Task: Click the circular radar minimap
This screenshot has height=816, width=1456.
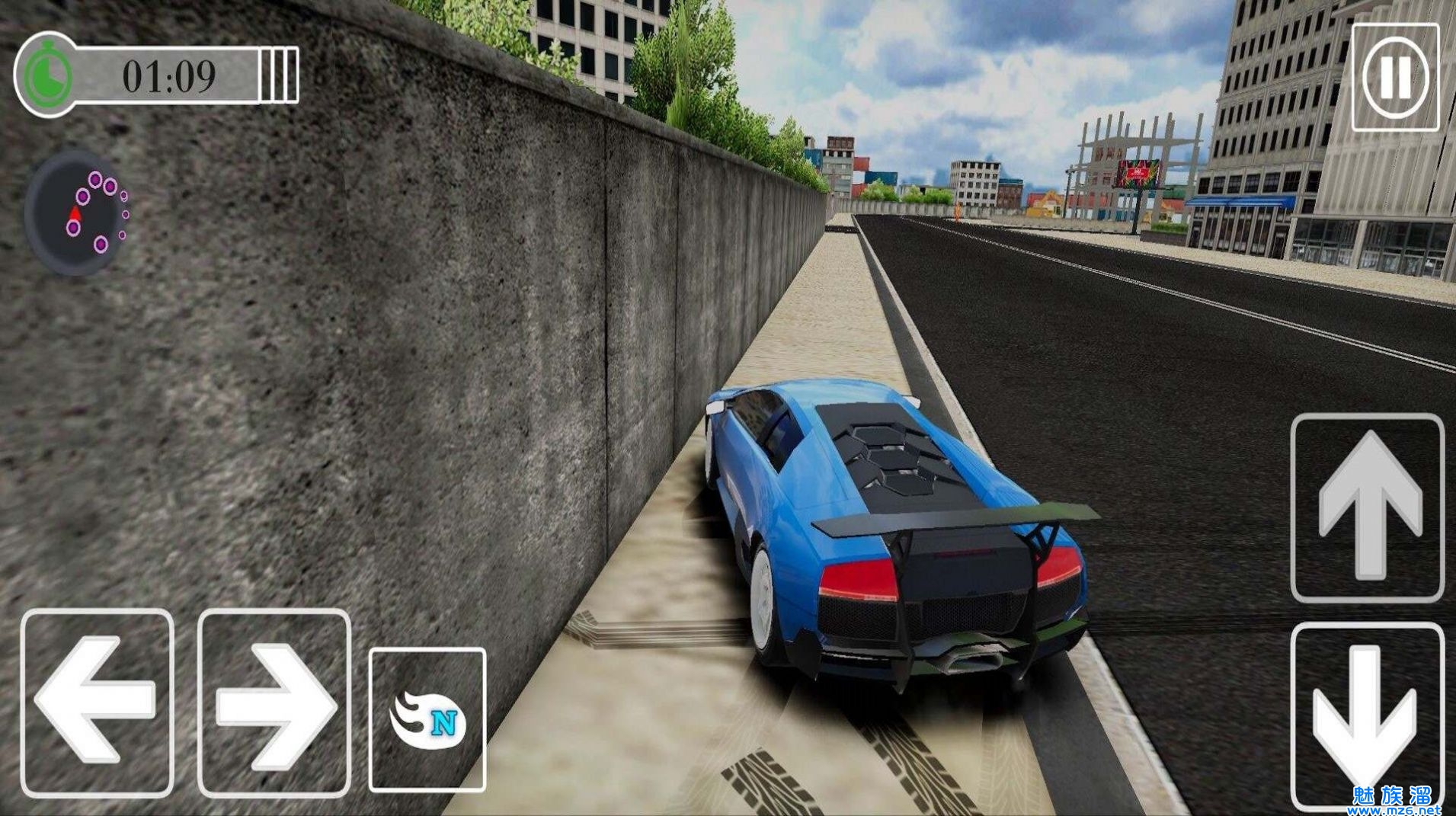Action: [77, 213]
